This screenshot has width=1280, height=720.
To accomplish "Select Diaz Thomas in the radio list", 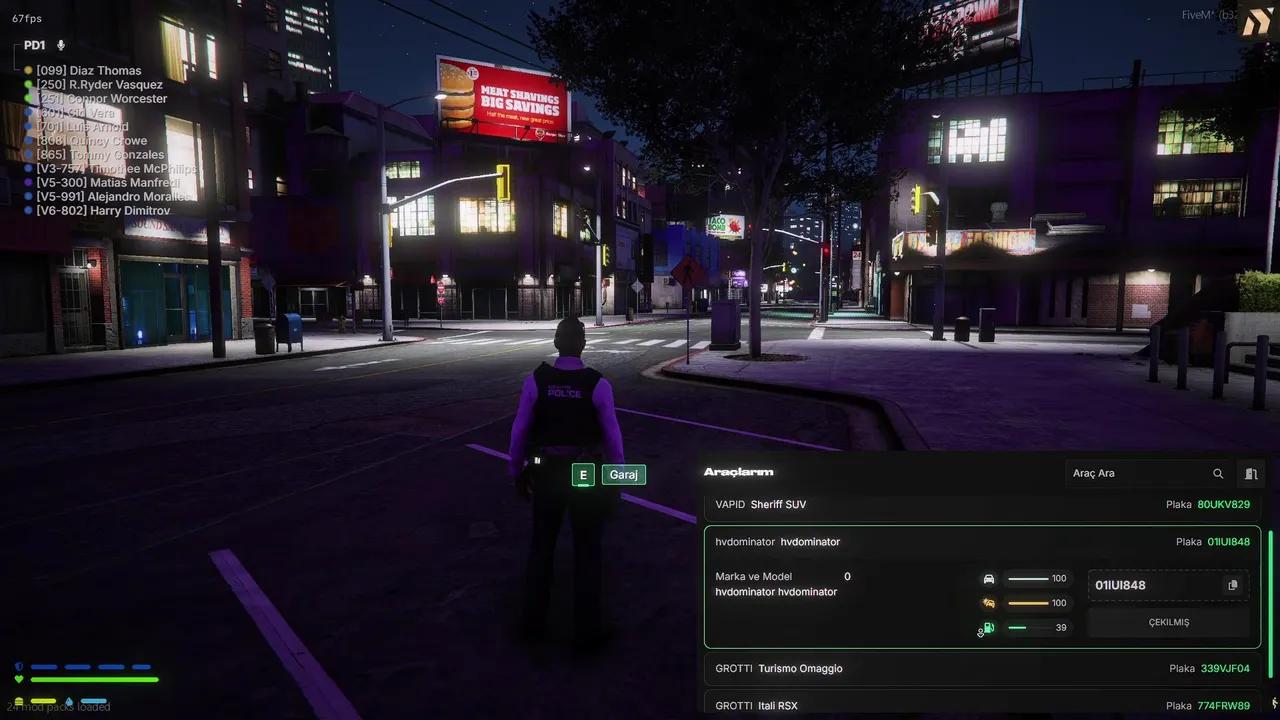I will pyautogui.click(x=89, y=71).
